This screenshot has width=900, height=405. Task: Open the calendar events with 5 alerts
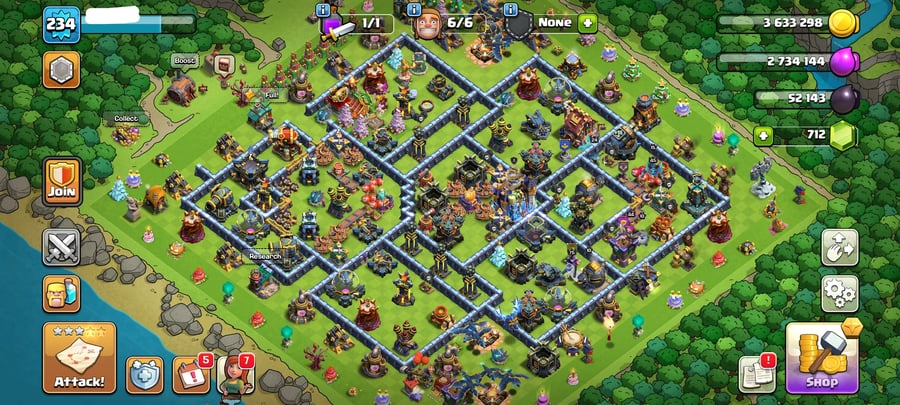(190, 374)
